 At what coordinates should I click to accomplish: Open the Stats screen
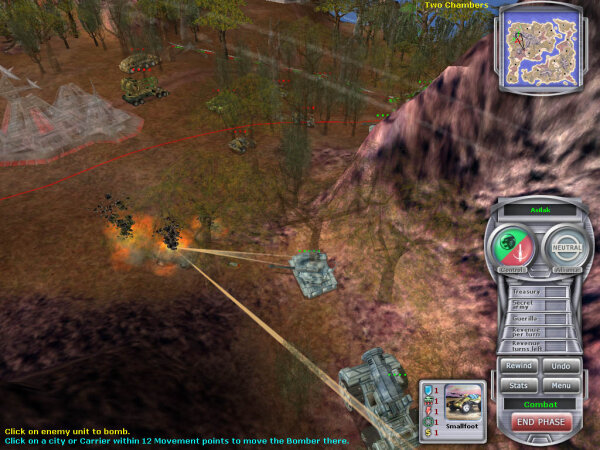coord(519,384)
